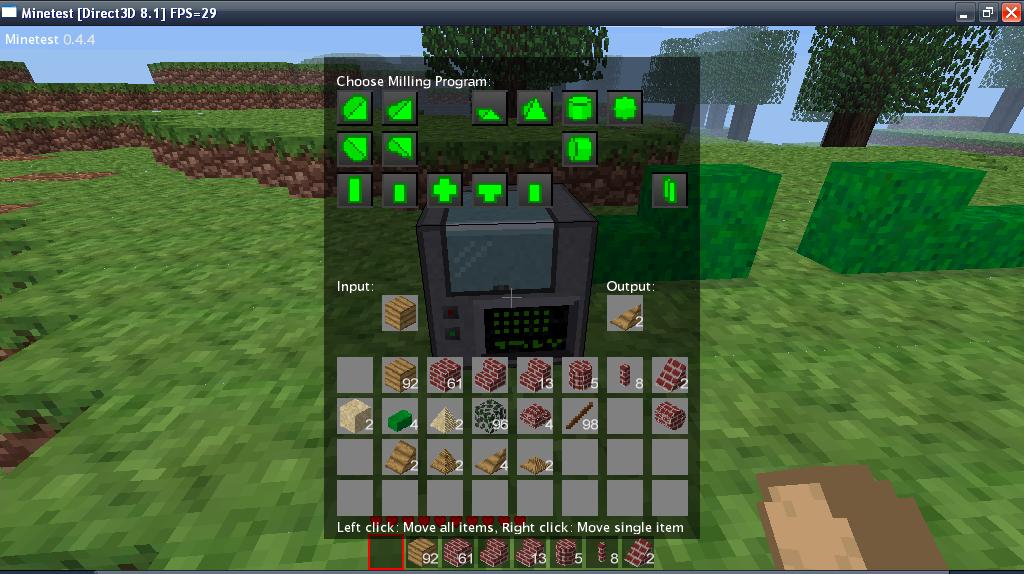Select the sandstone block stack of 2
This screenshot has height=574, width=1024.
coord(355,415)
